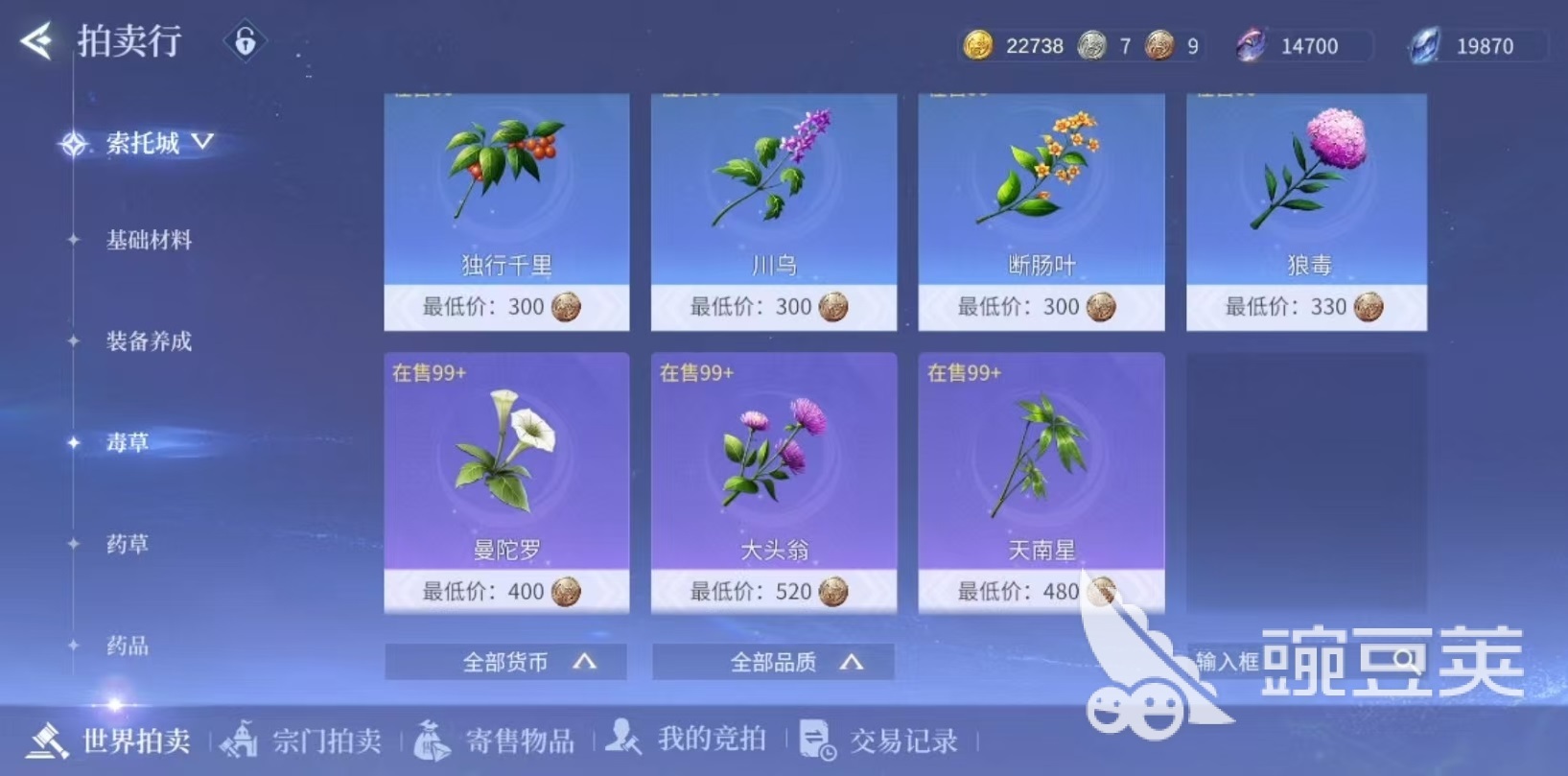Expand the 索托城 city dropdown

158,144
